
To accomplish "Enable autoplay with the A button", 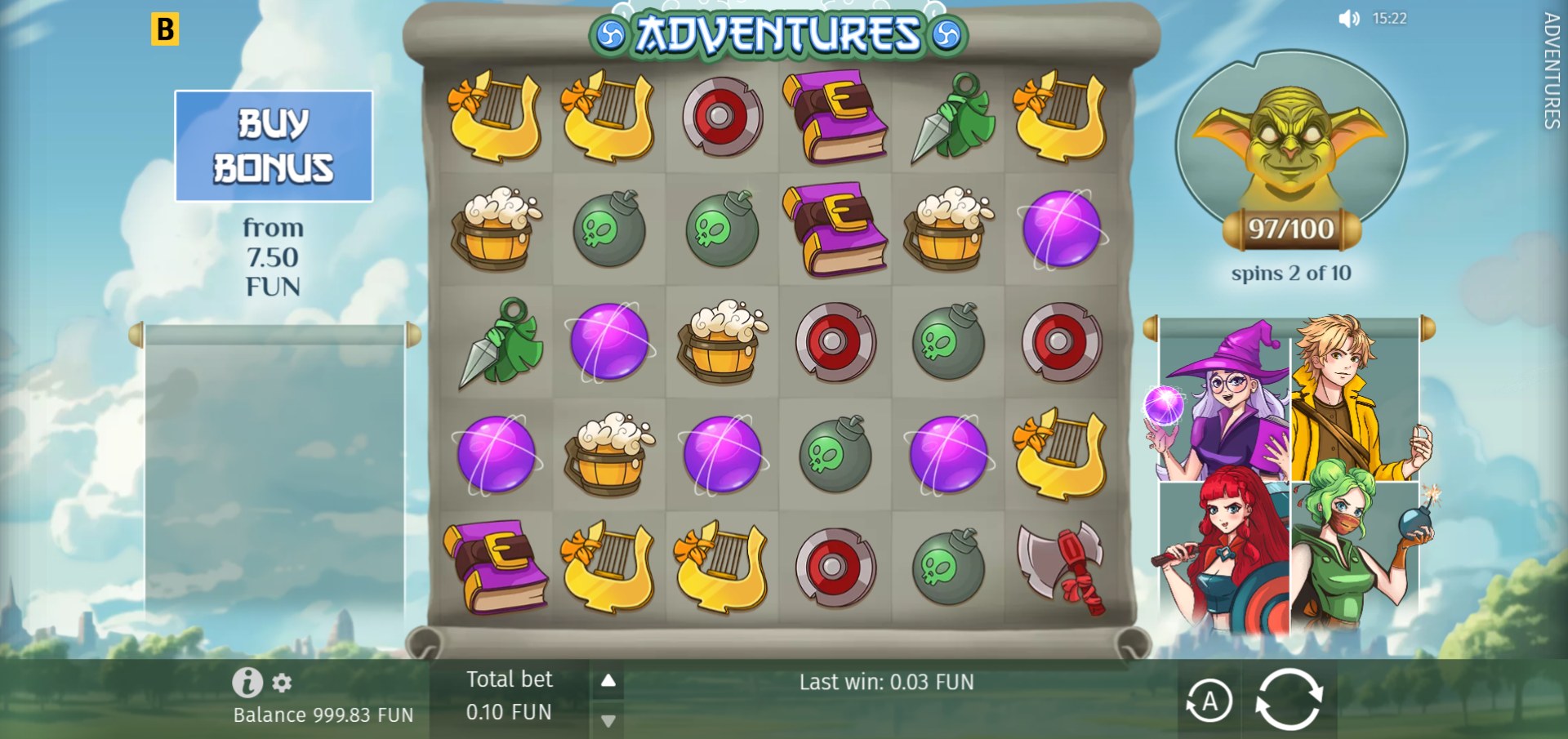I will coord(1209,701).
